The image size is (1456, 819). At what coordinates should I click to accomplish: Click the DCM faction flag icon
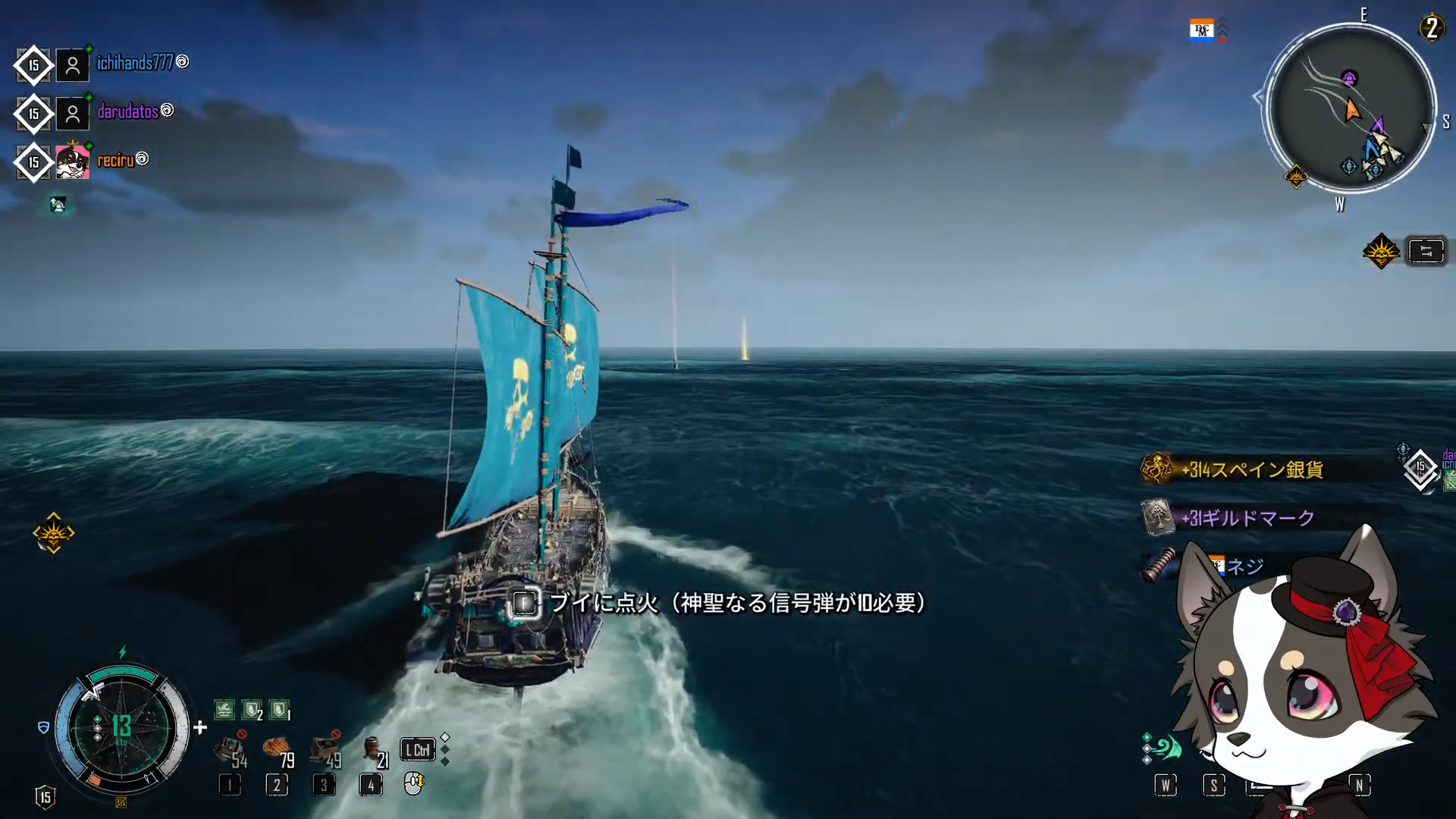click(x=1201, y=30)
